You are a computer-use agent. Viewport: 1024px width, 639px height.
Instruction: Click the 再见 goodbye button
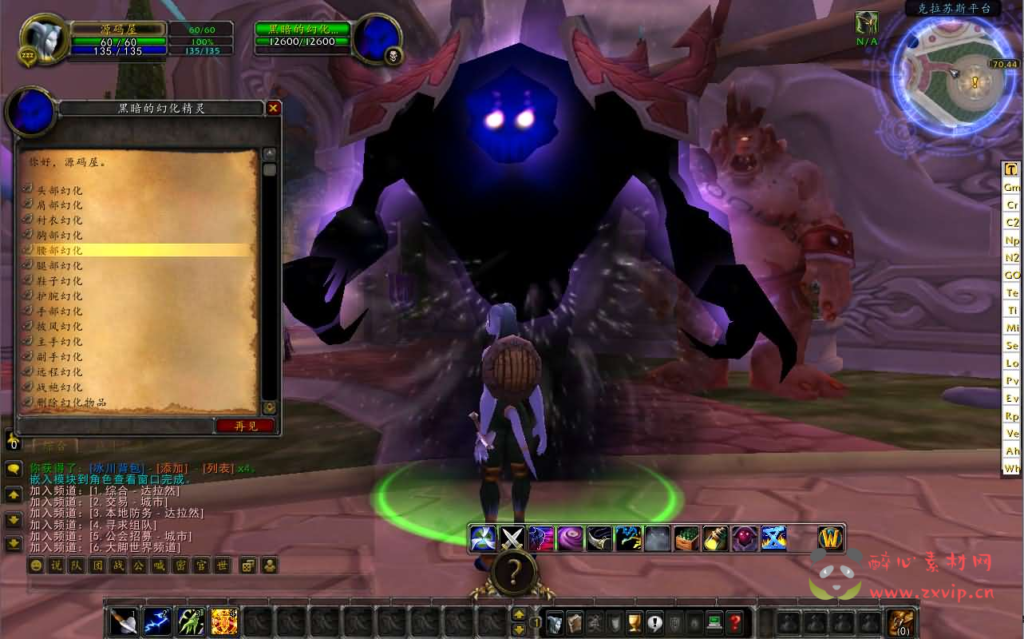pyautogui.click(x=245, y=425)
